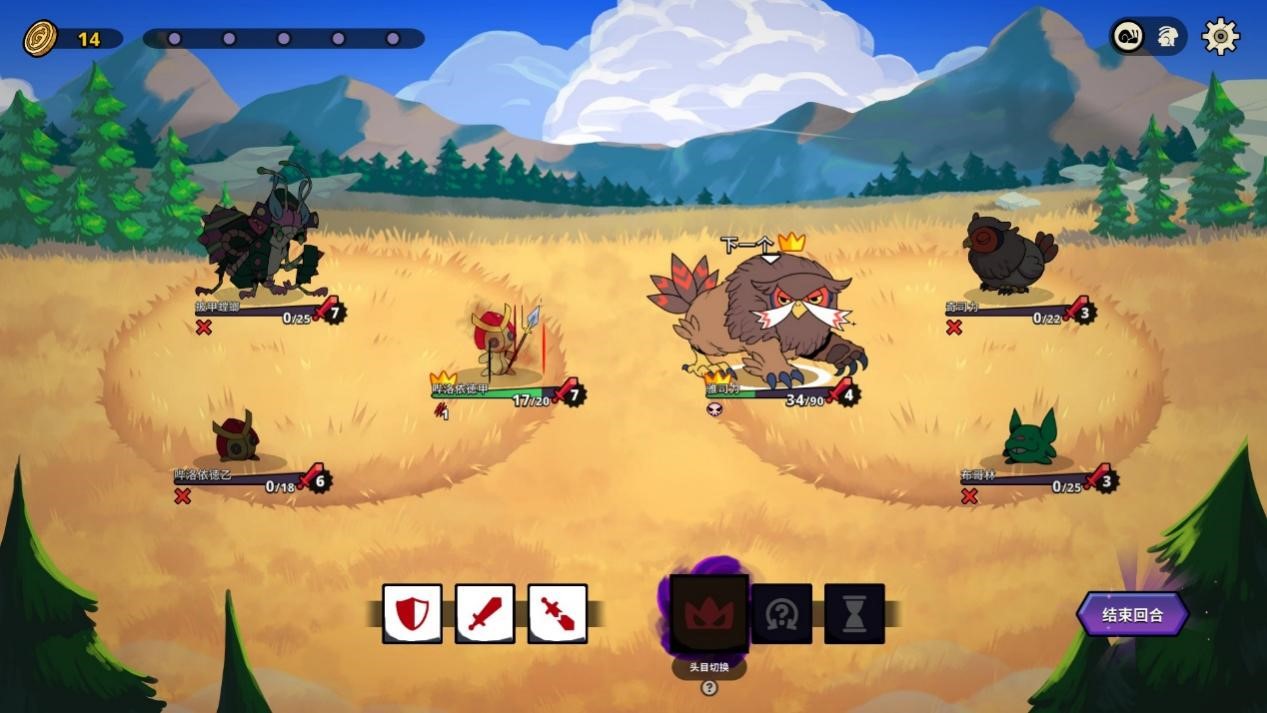The height and width of the screenshot is (713, 1267).
Task: Click the circular-arrows question mark ability
Action: click(781, 613)
